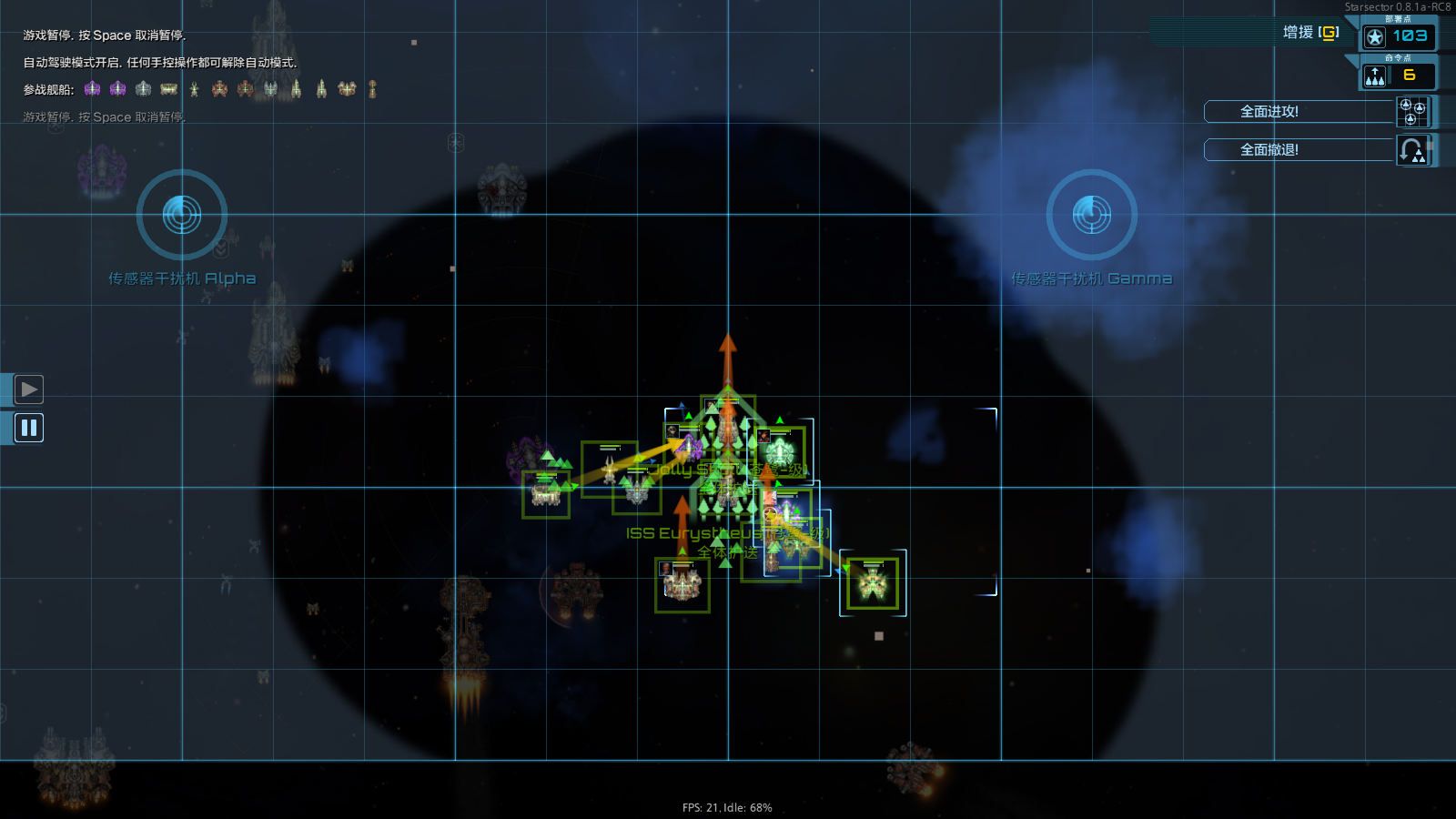Viewport: 1456px width, 819px height.
Task: Click the 全面撤退! button
Action: 1299,149
